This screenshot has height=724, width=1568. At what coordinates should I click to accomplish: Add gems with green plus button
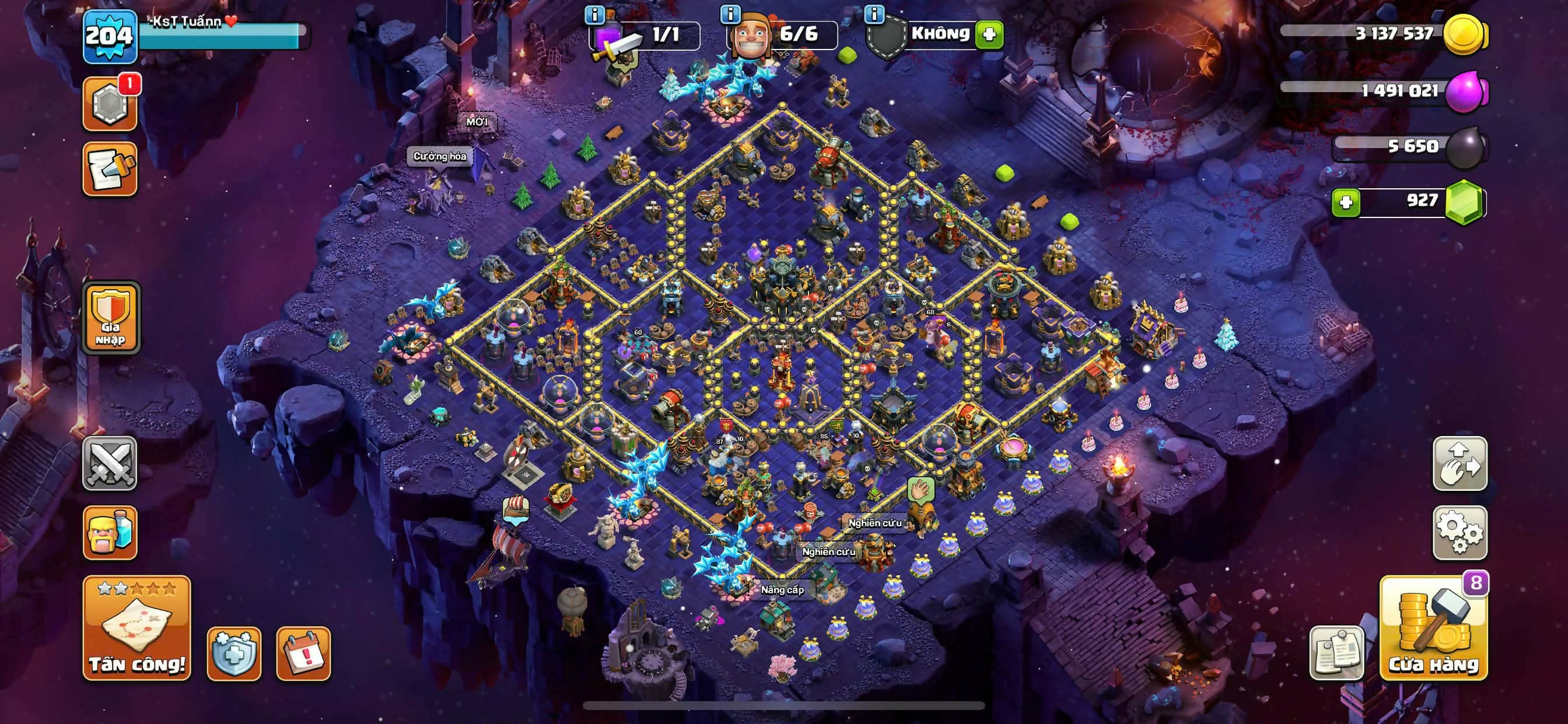(1346, 202)
